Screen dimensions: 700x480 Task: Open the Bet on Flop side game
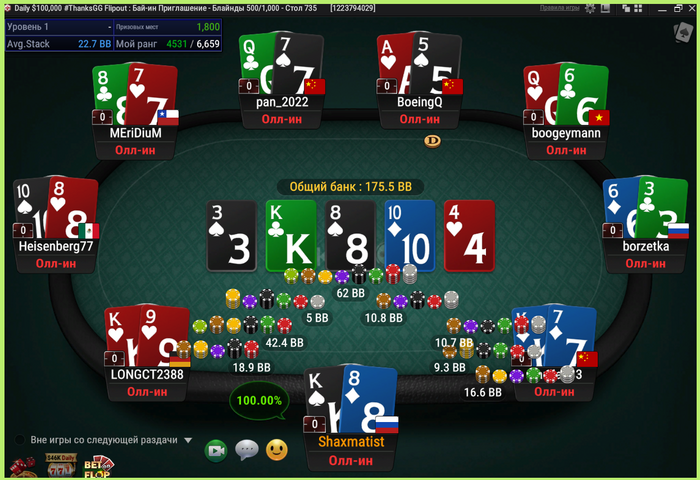point(98,467)
